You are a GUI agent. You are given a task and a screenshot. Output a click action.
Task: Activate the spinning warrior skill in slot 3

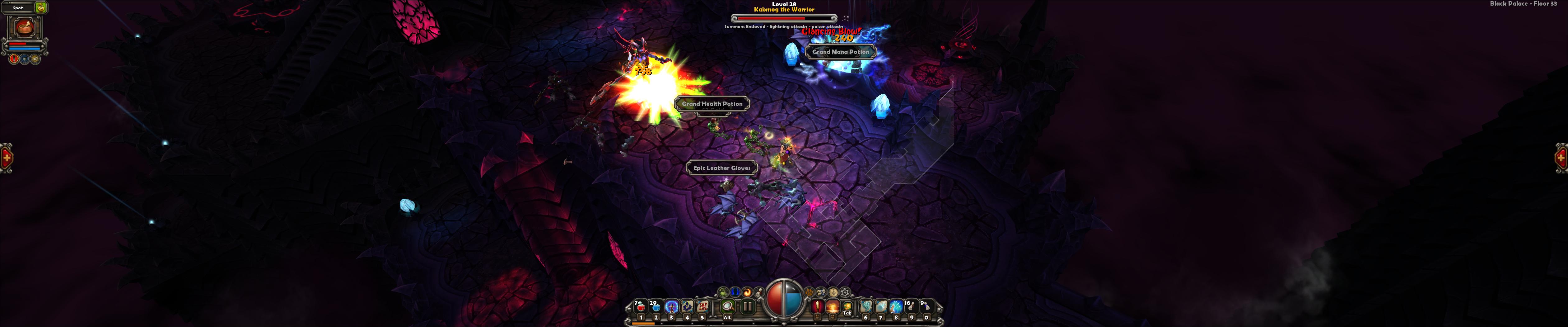[x=671, y=307]
